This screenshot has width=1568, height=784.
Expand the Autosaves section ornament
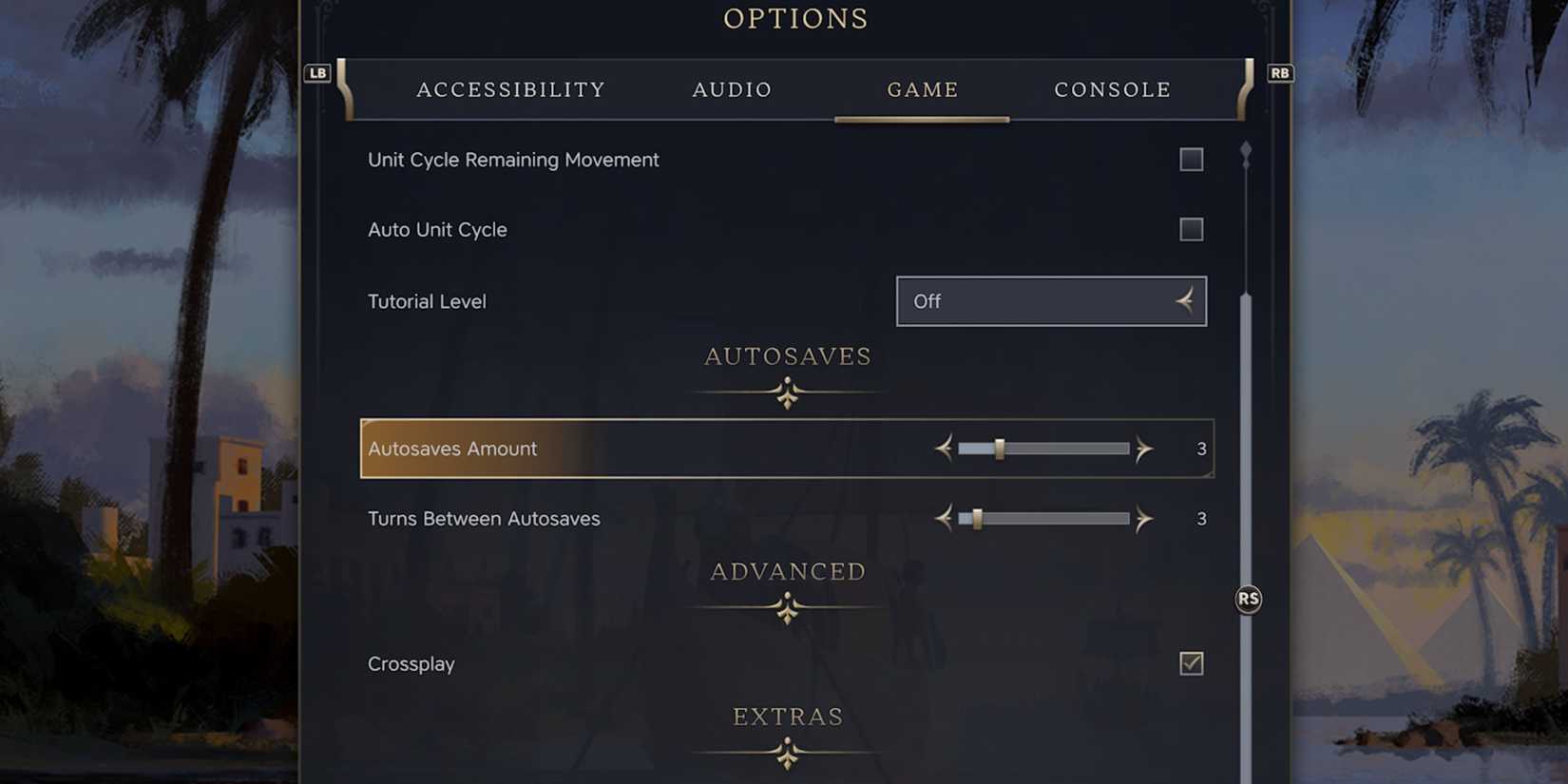pos(787,391)
